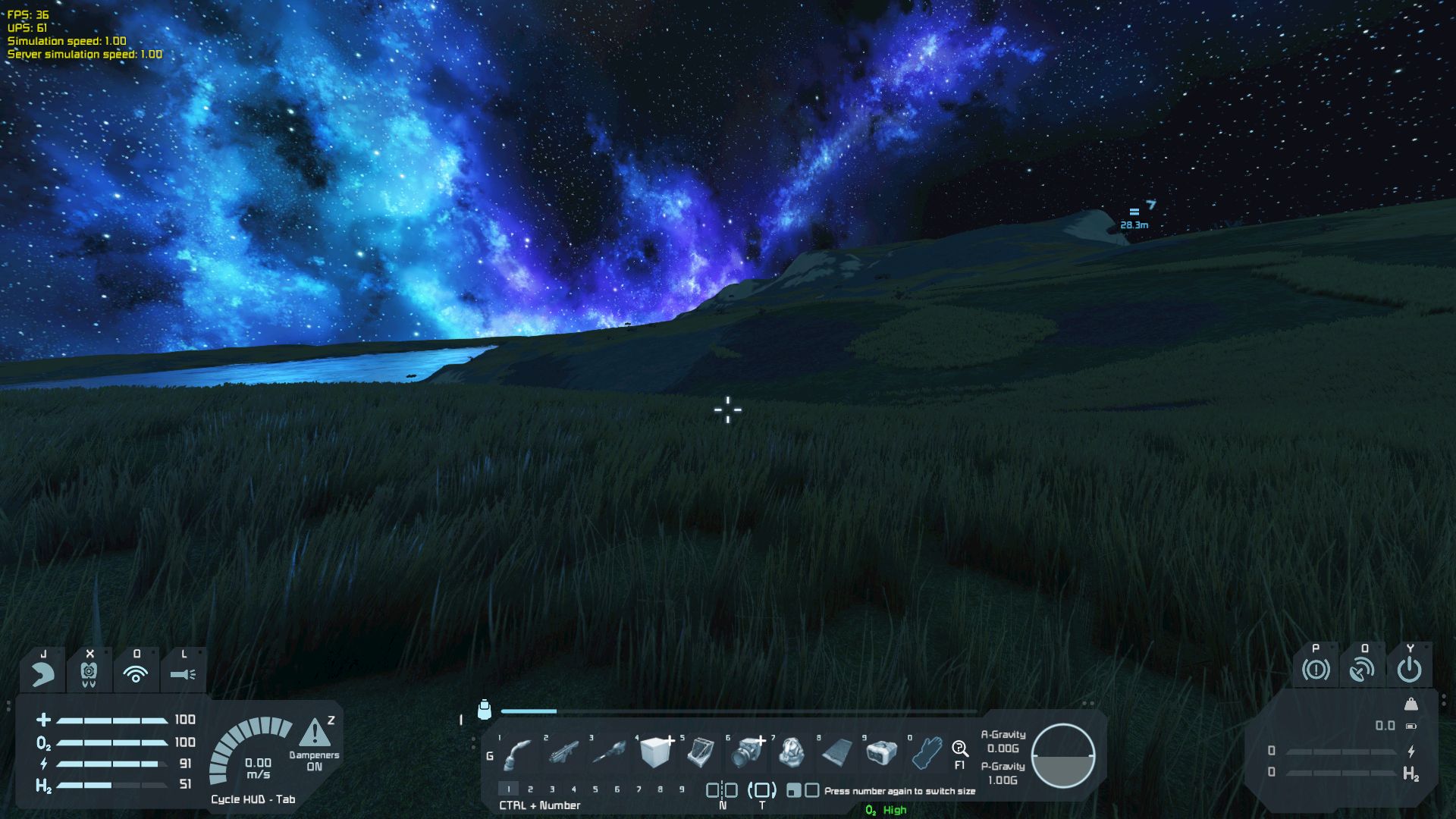Image resolution: width=1456 pixels, height=819 pixels.
Task: Toggle the parking brake icon
Action: pos(1316,670)
